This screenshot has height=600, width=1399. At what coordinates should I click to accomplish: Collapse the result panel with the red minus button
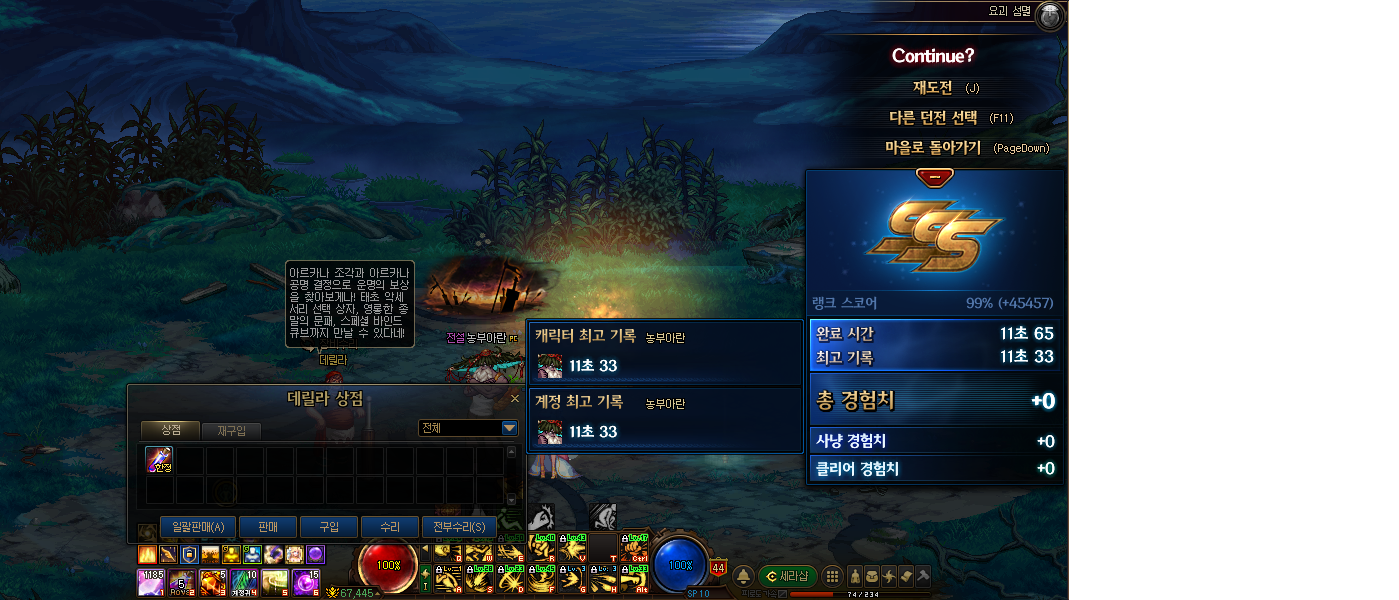point(934,177)
